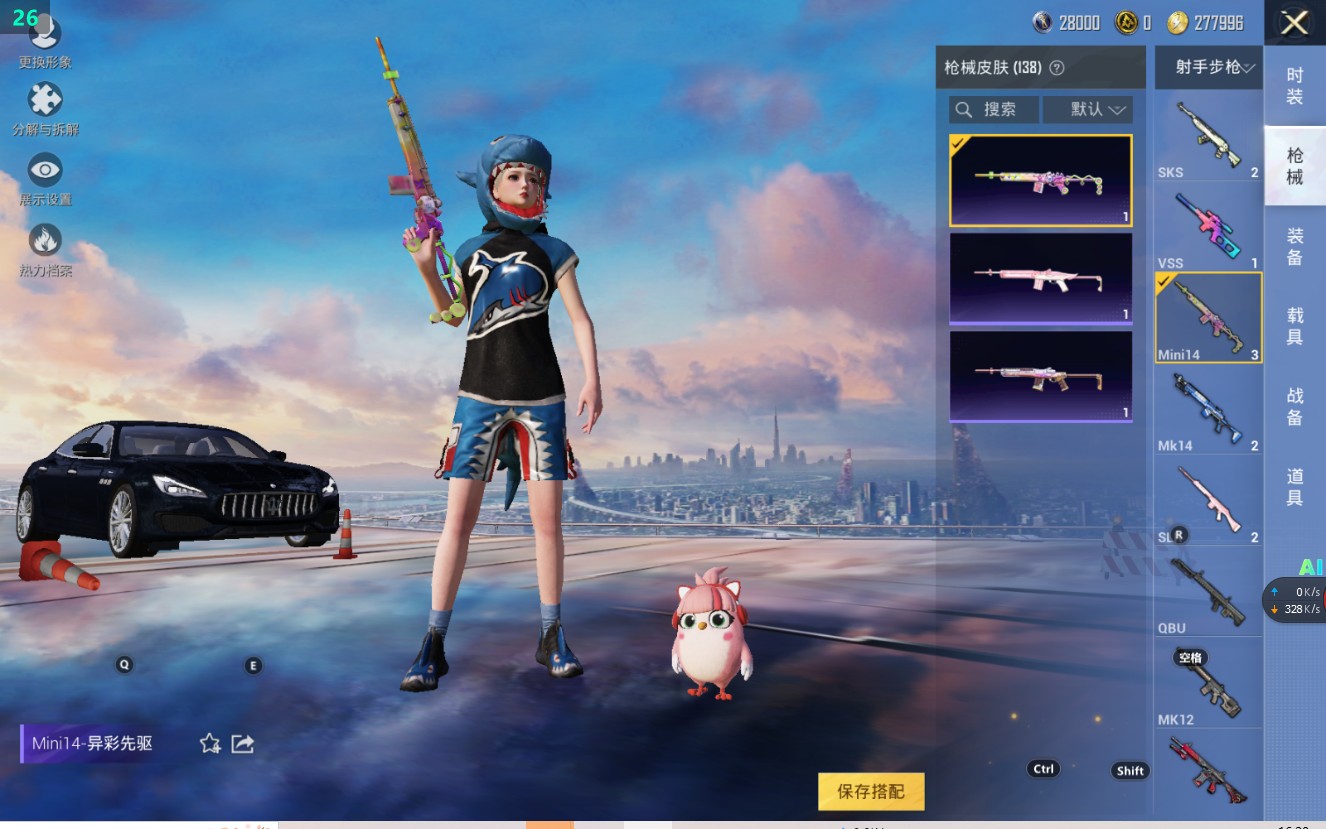Favorite the Mini14 skin with the star
Viewport: 1326px width, 829px height.
(210, 743)
